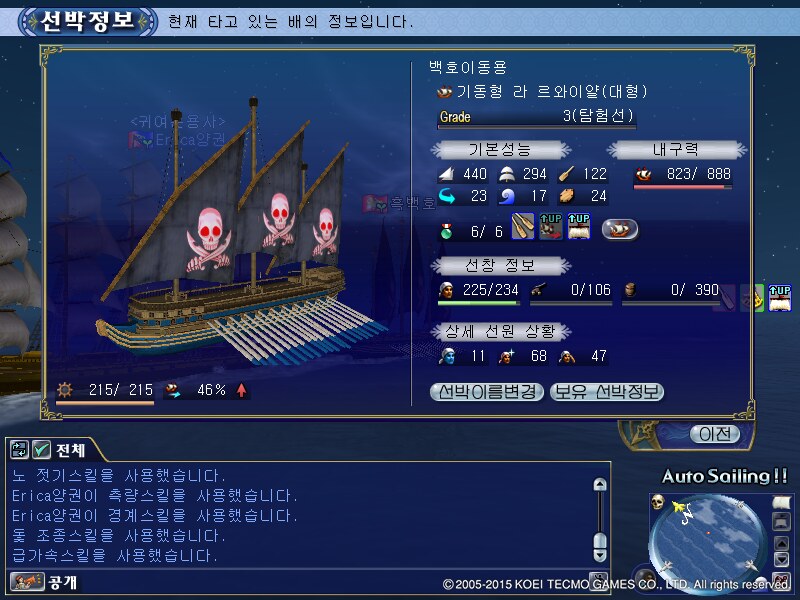
Task: Go back with the 이전 button
Action: point(714,434)
